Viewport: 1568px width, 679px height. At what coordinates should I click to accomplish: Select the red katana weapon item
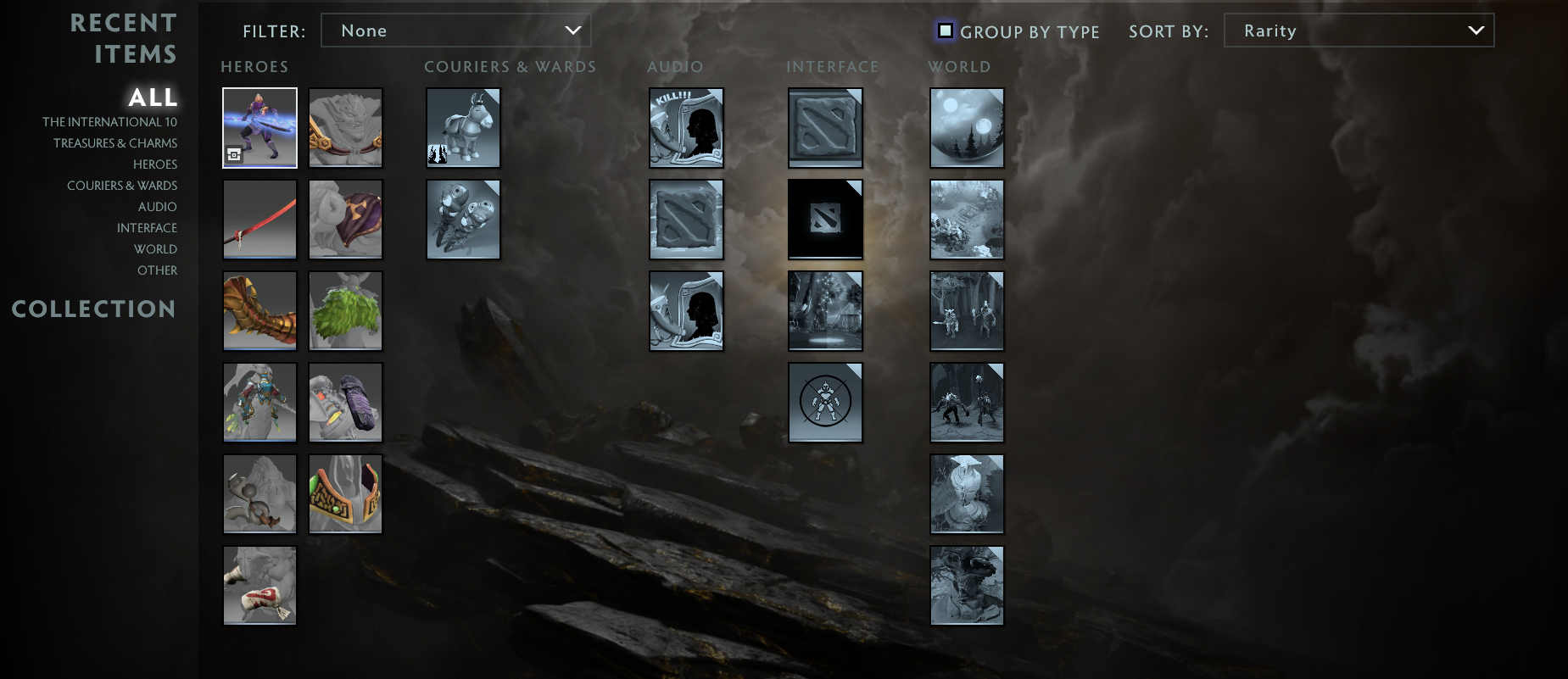(x=259, y=219)
